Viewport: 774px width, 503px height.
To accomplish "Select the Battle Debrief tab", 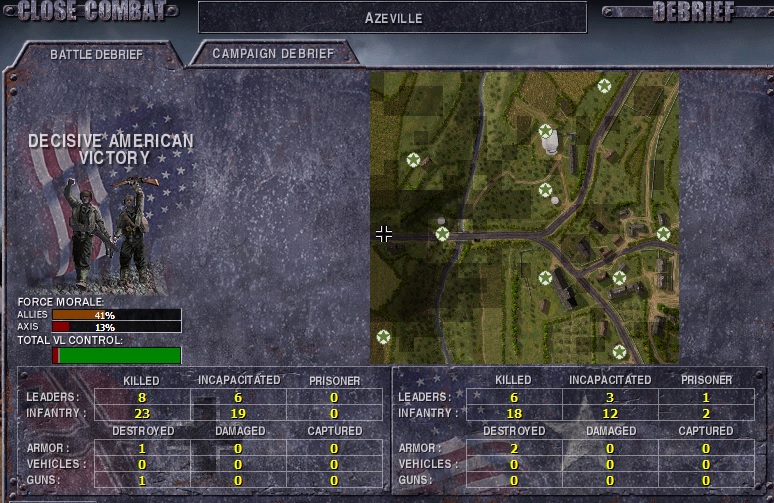I will point(96,55).
